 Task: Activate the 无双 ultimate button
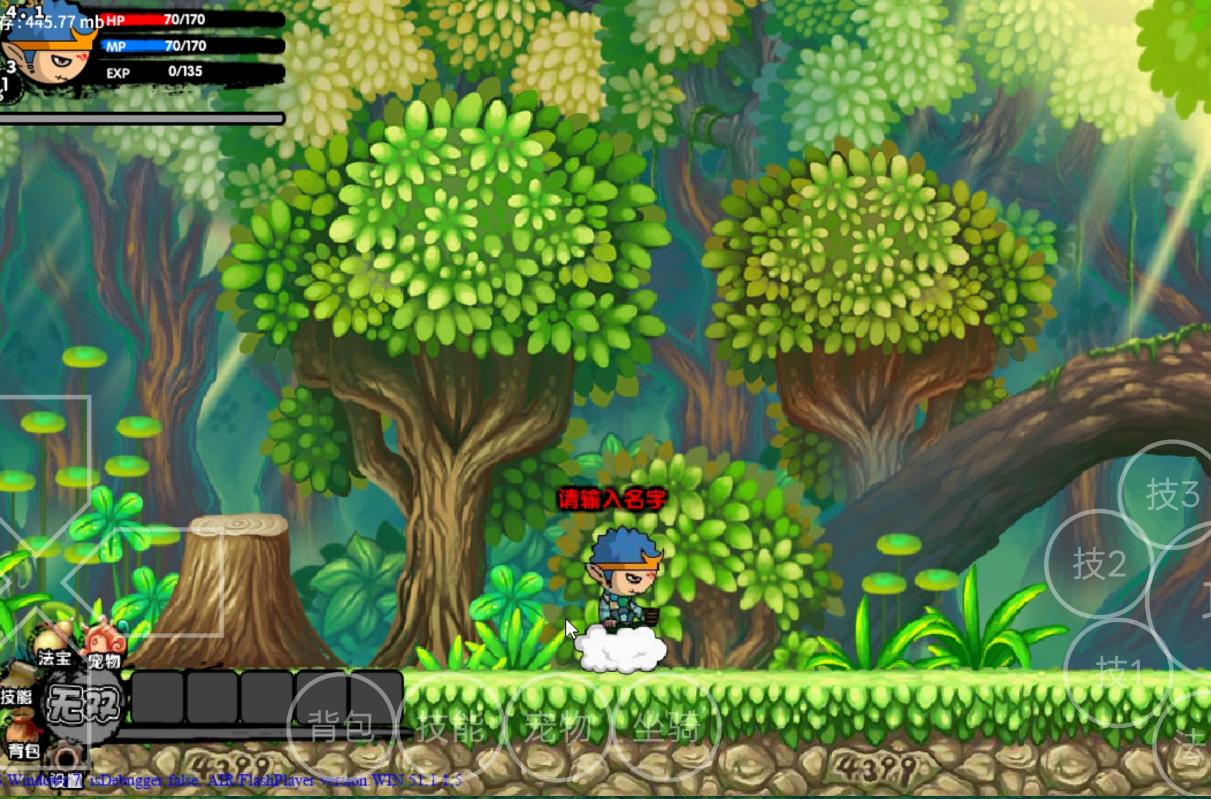[85, 703]
